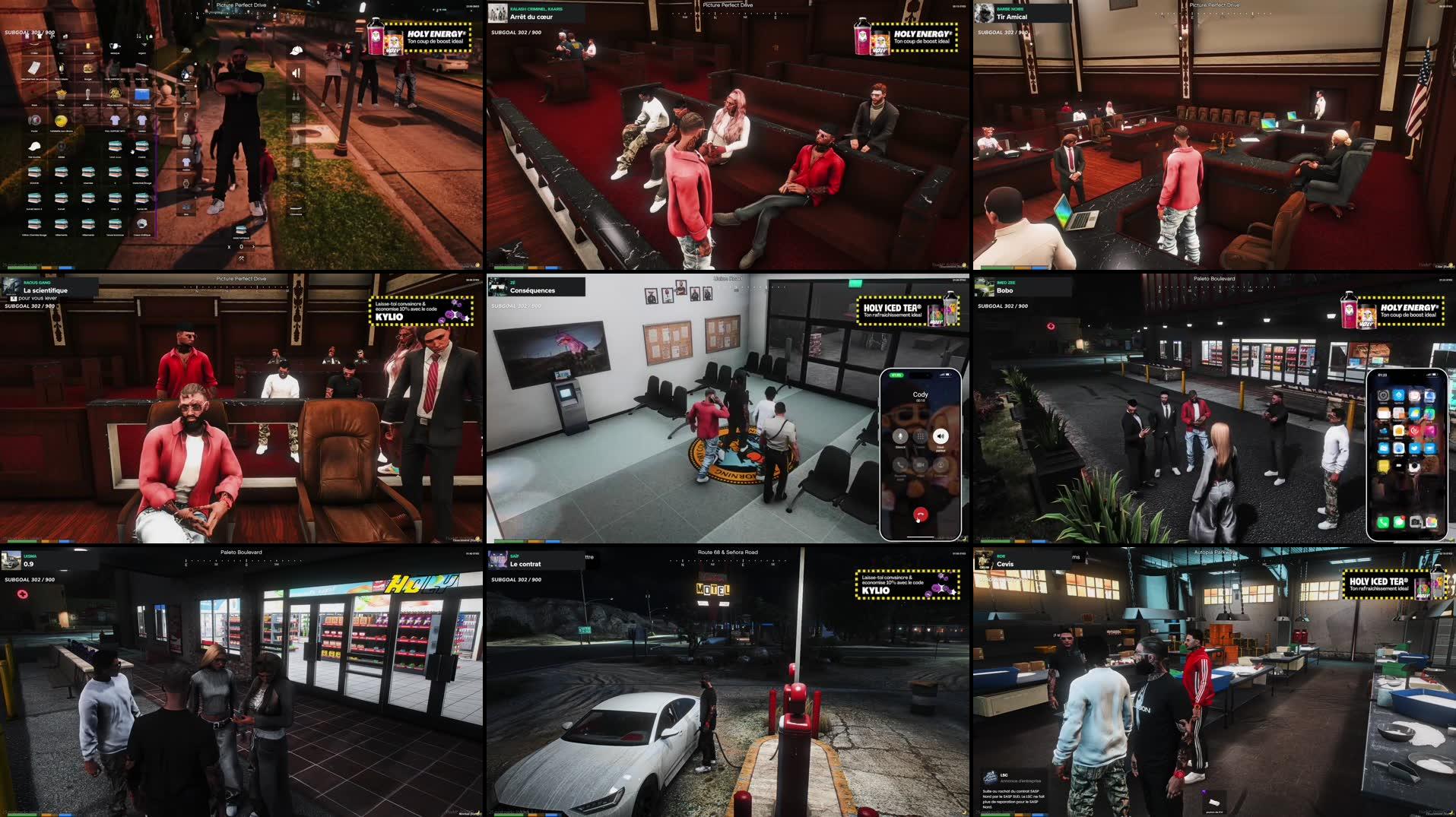This screenshot has width=1456, height=817.
Task: Open the Photos app in the phone dock
Action: [x=1432, y=521]
